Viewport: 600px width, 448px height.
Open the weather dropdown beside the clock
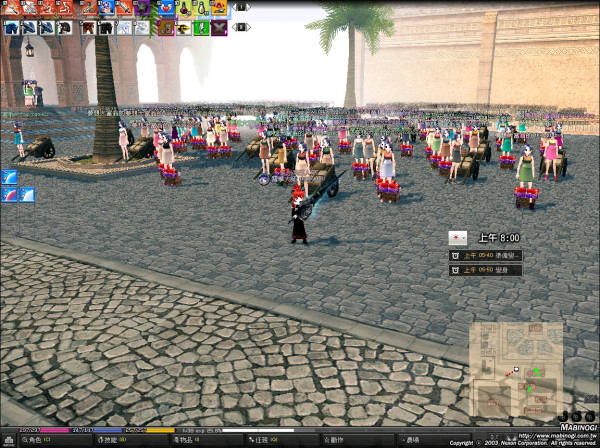[x=459, y=237]
